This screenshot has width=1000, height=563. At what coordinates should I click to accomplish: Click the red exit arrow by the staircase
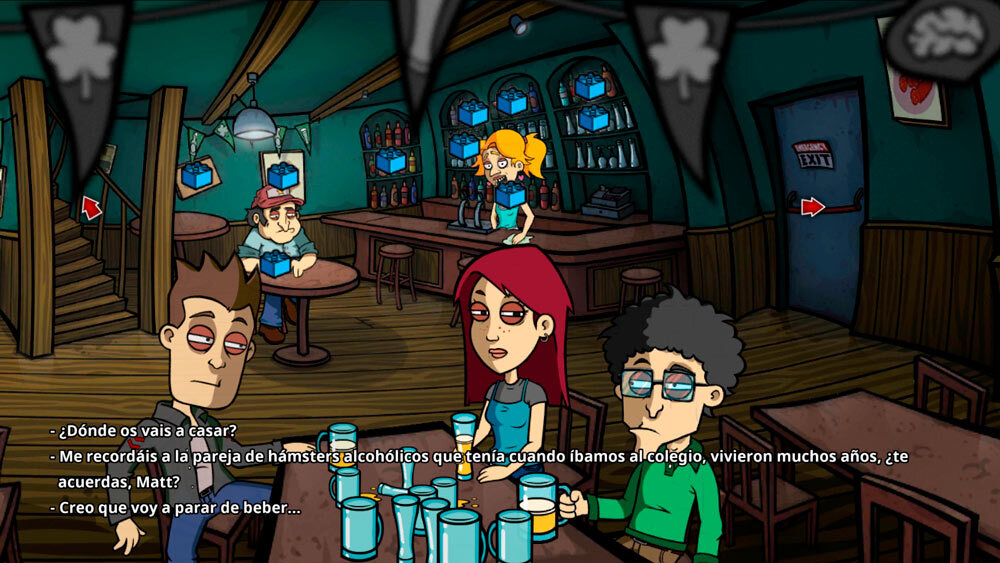91,207
